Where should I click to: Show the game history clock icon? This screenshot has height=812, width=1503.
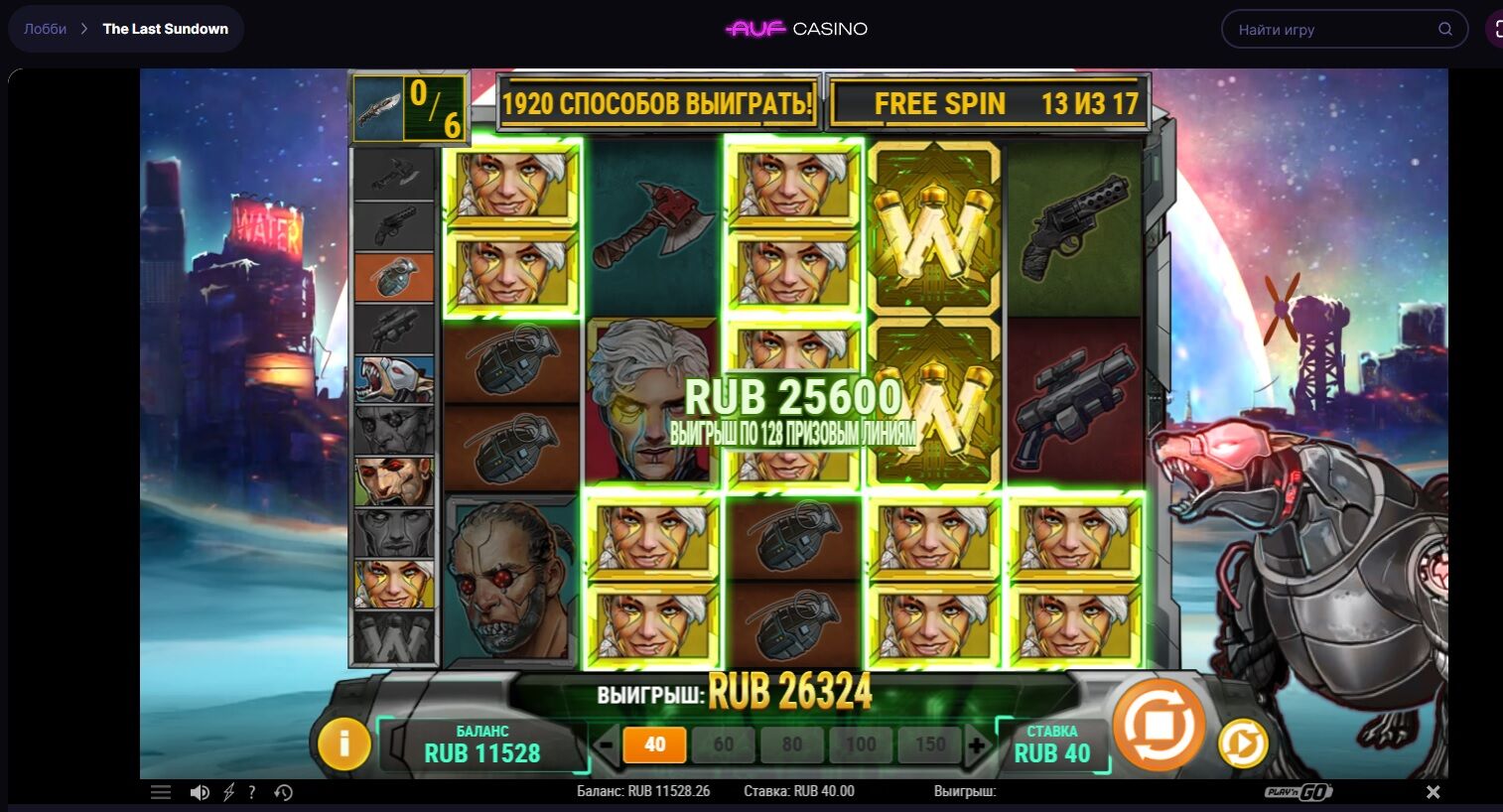click(x=283, y=792)
